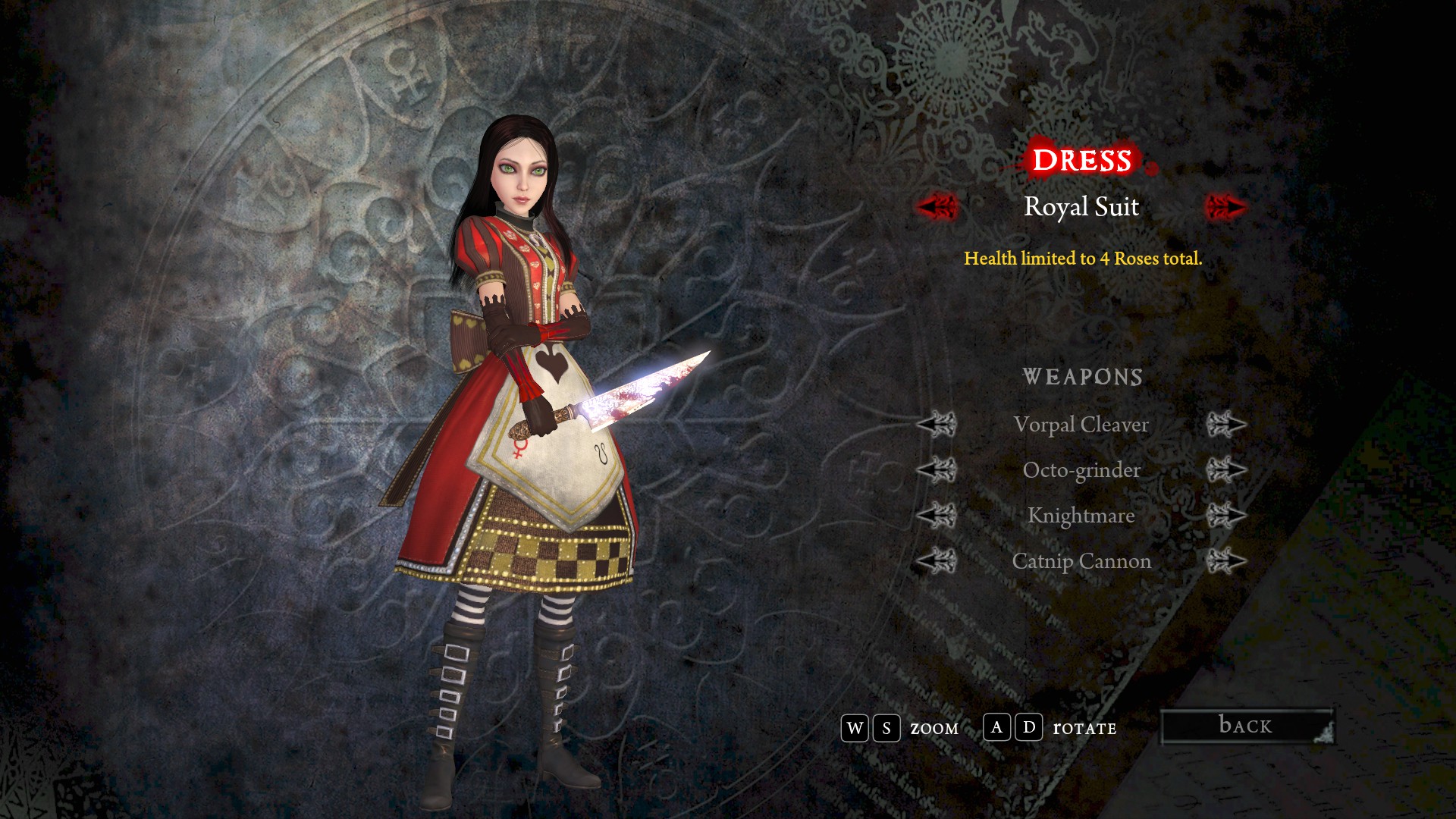This screenshot has height=819, width=1456.
Task: Switch to the next dress with the right arrow
Action: coord(1225,206)
